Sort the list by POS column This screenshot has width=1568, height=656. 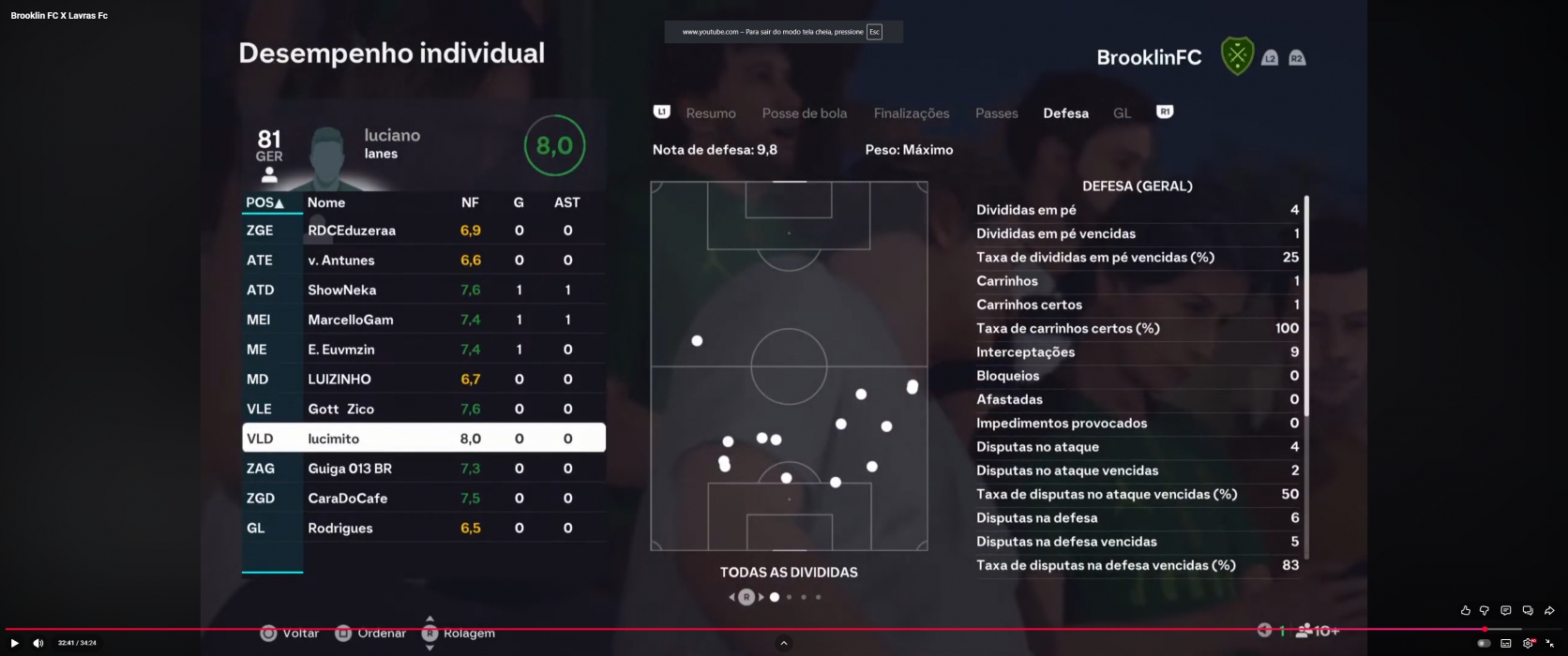[x=264, y=202]
